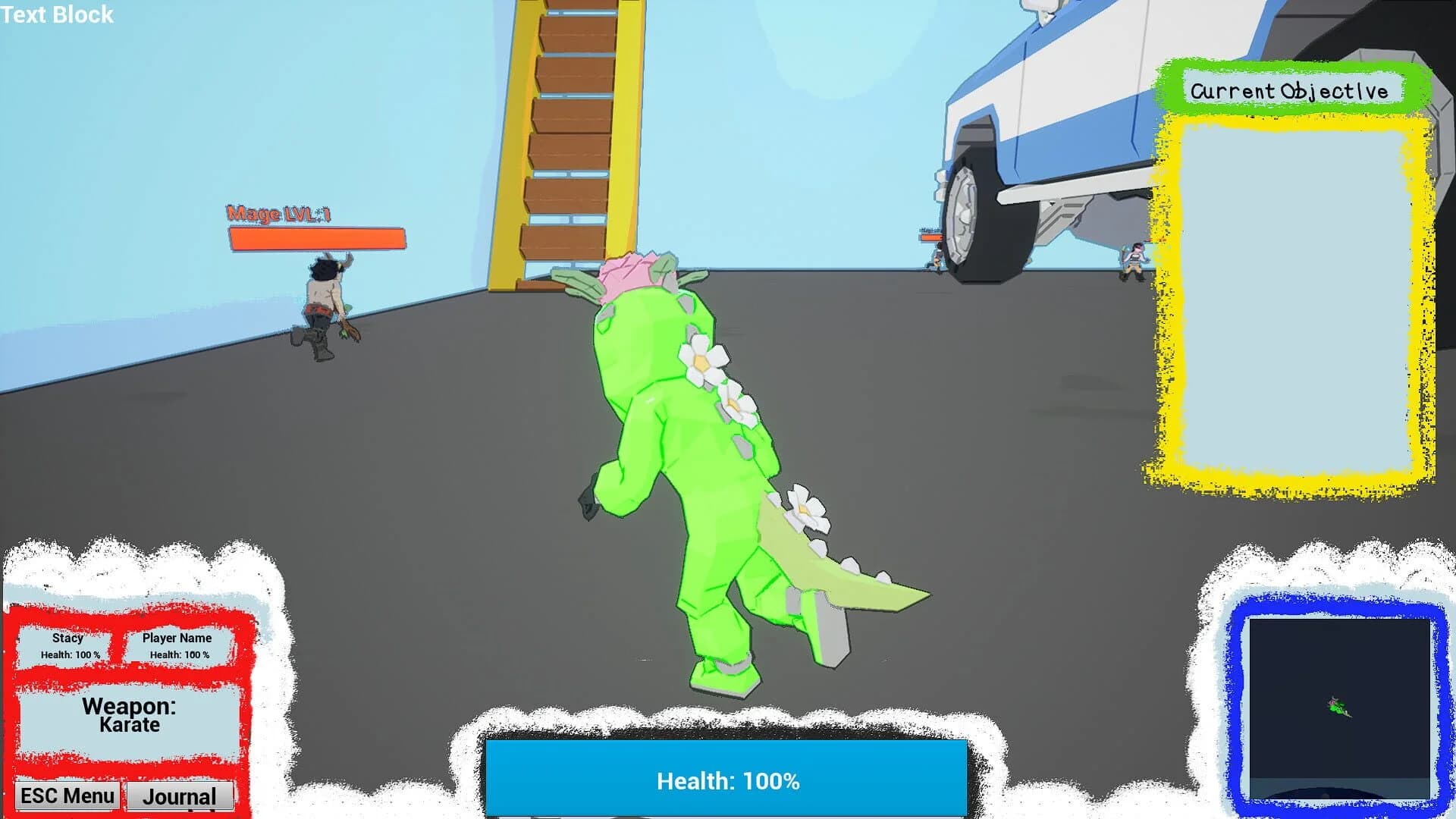Click the Health: 100% bar at the bottom
This screenshot has width=1456, height=819.
tap(728, 778)
